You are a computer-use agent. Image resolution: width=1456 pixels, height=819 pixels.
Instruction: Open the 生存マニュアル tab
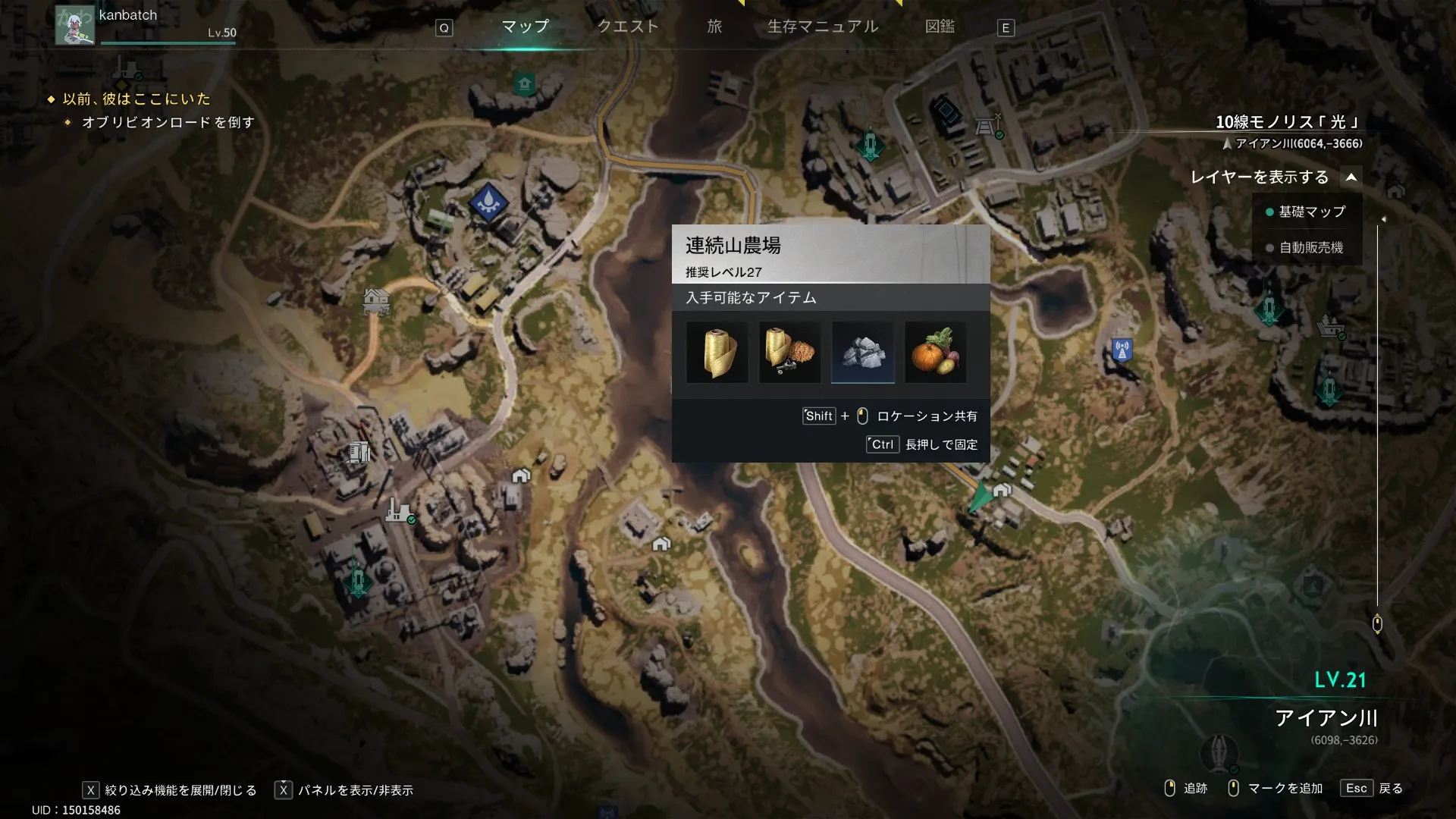pyautogui.click(x=823, y=27)
